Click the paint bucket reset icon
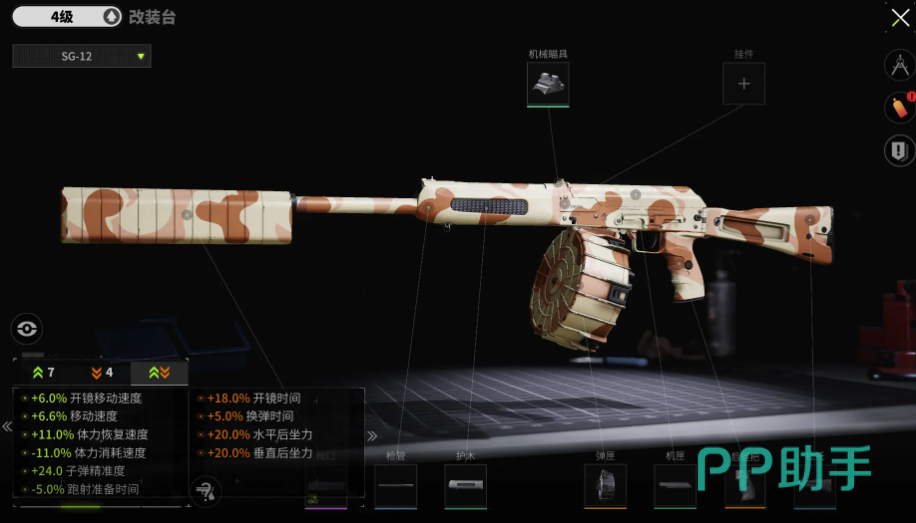 (x=204, y=490)
